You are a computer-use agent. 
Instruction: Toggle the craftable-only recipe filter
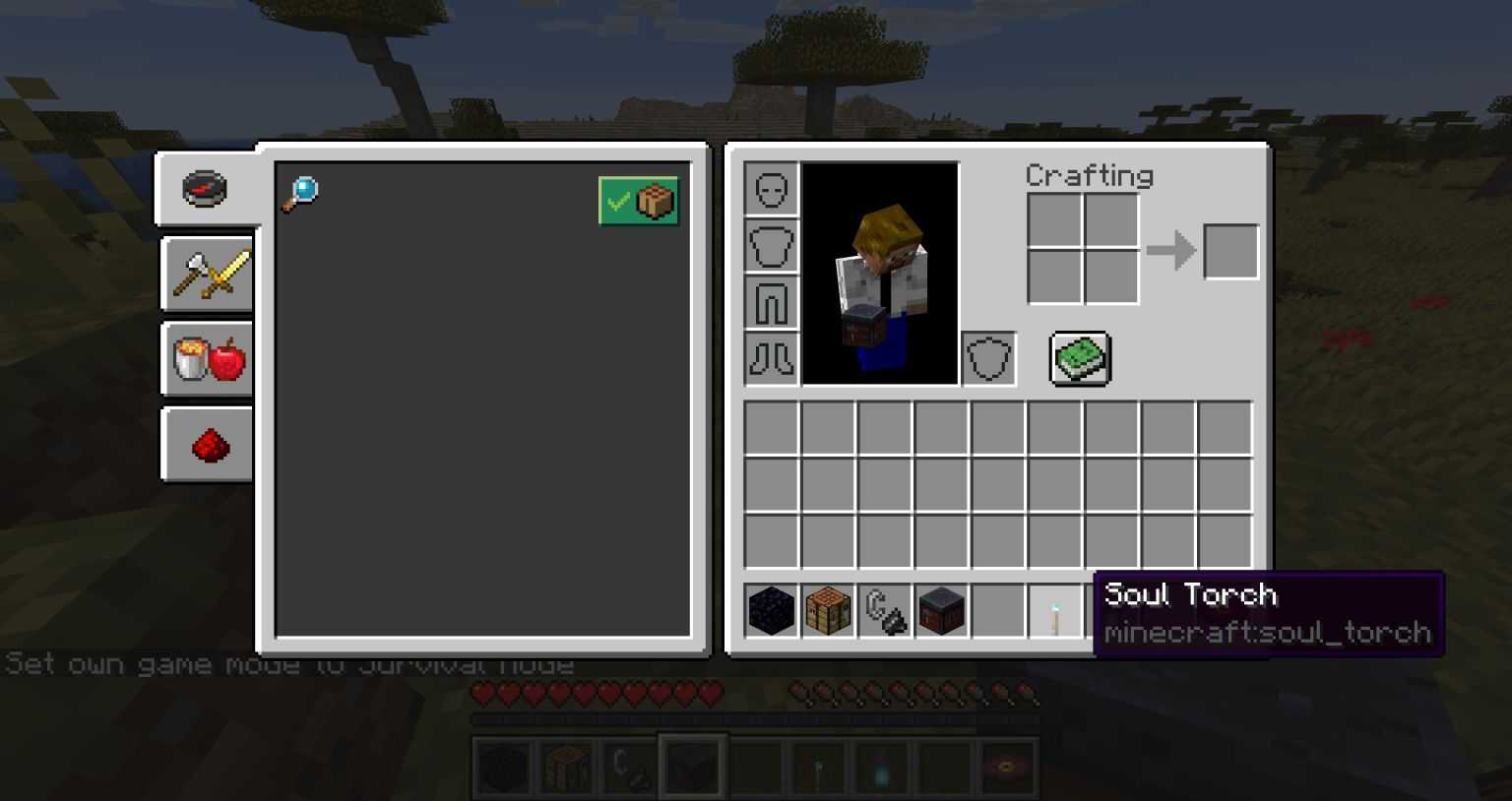(x=638, y=201)
